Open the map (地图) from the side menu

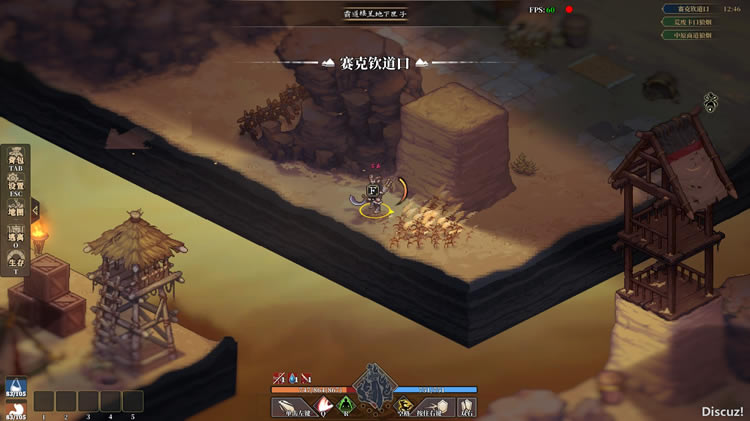point(16,211)
